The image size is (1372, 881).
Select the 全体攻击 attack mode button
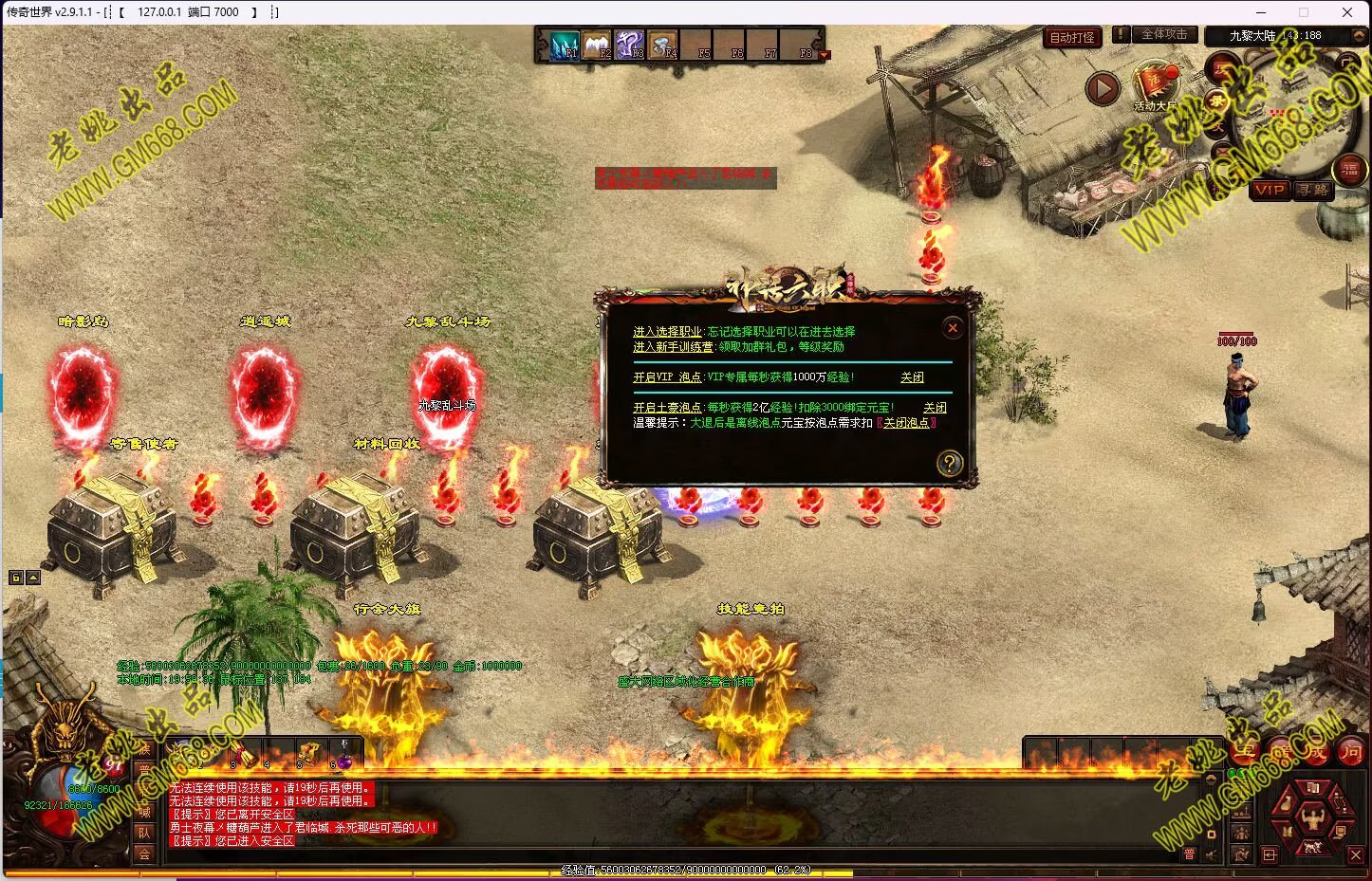pyautogui.click(x=1163, y=35)
